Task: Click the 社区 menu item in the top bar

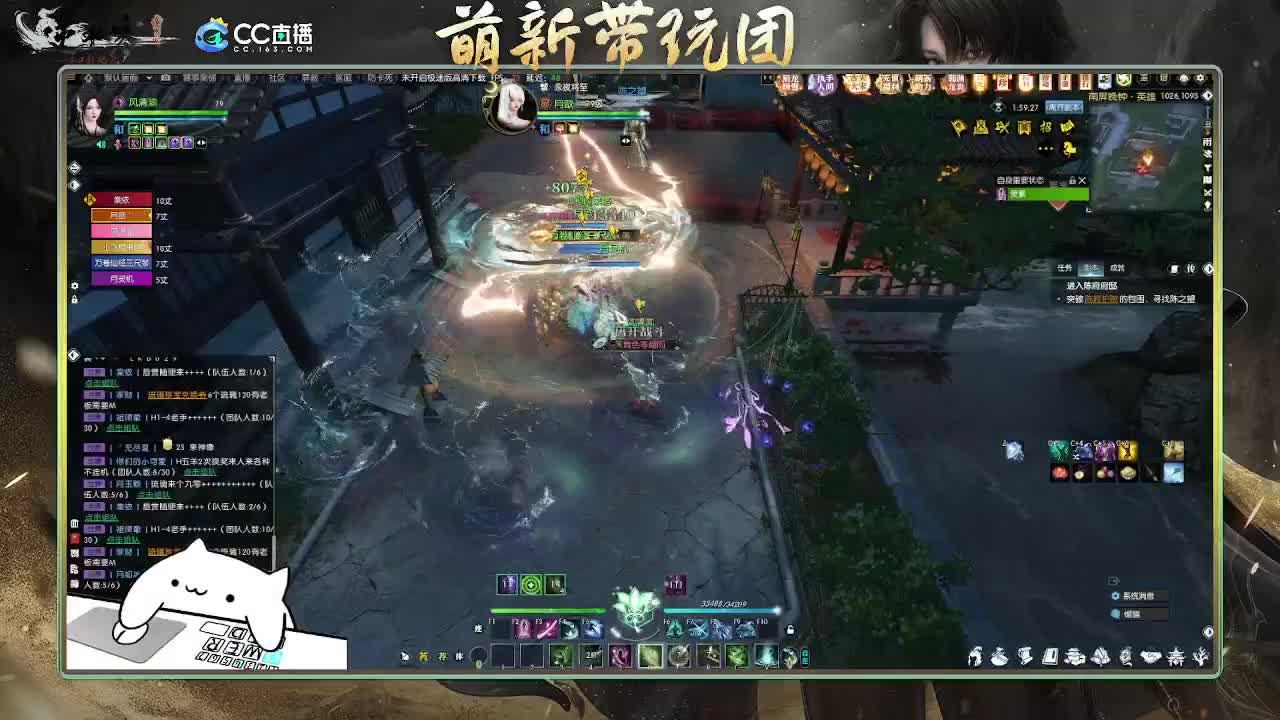Action: pos(276,80)
